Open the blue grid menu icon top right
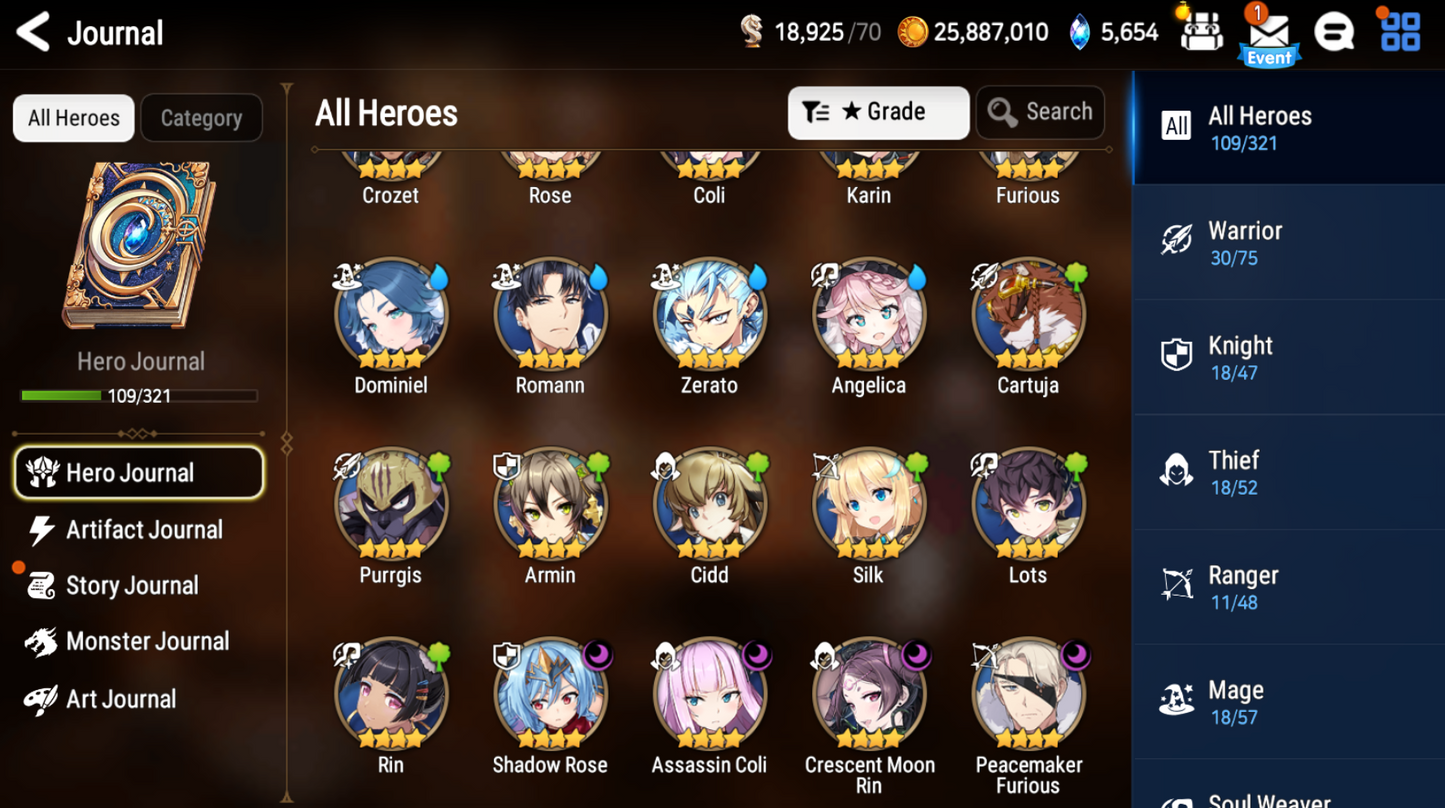 1399,31
